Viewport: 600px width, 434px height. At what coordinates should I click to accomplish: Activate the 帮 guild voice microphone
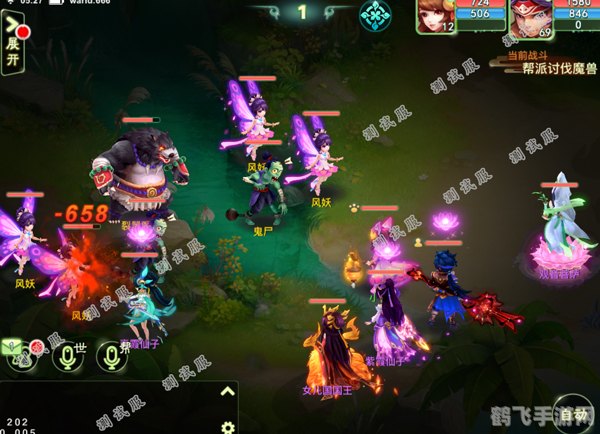click(x=112, y=357)
